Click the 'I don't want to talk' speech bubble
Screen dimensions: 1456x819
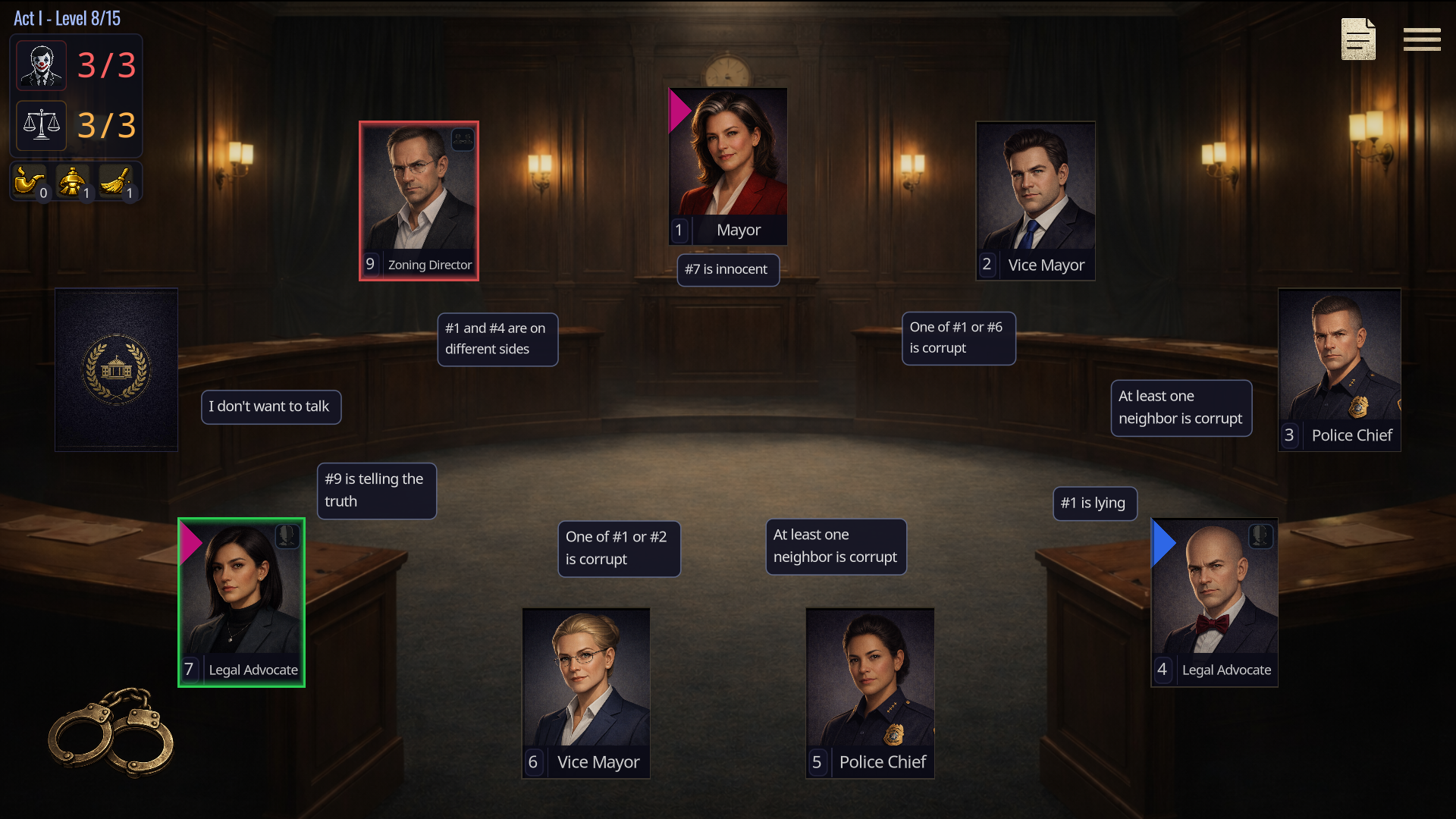click(270, 406)
